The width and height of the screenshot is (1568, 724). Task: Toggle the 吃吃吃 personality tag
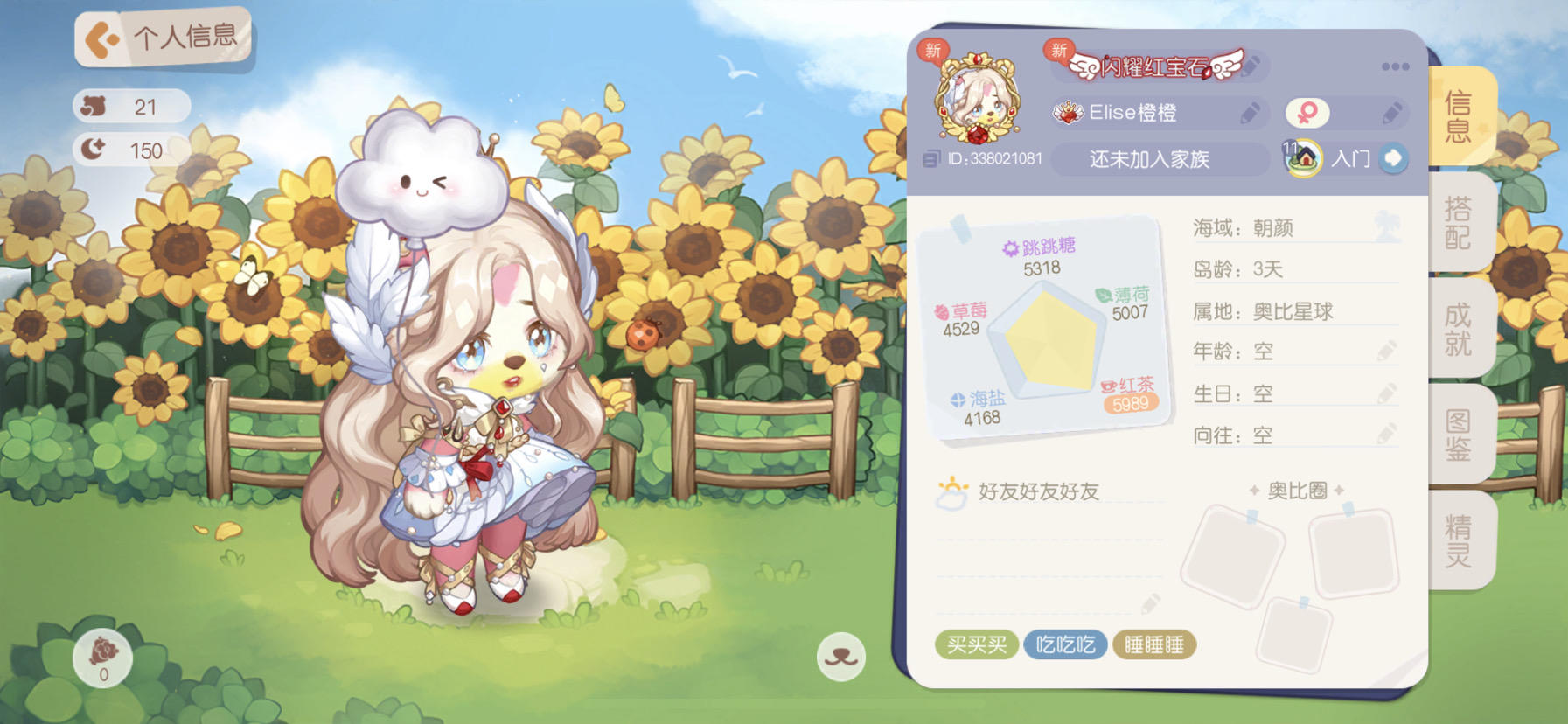point(1067,644)
